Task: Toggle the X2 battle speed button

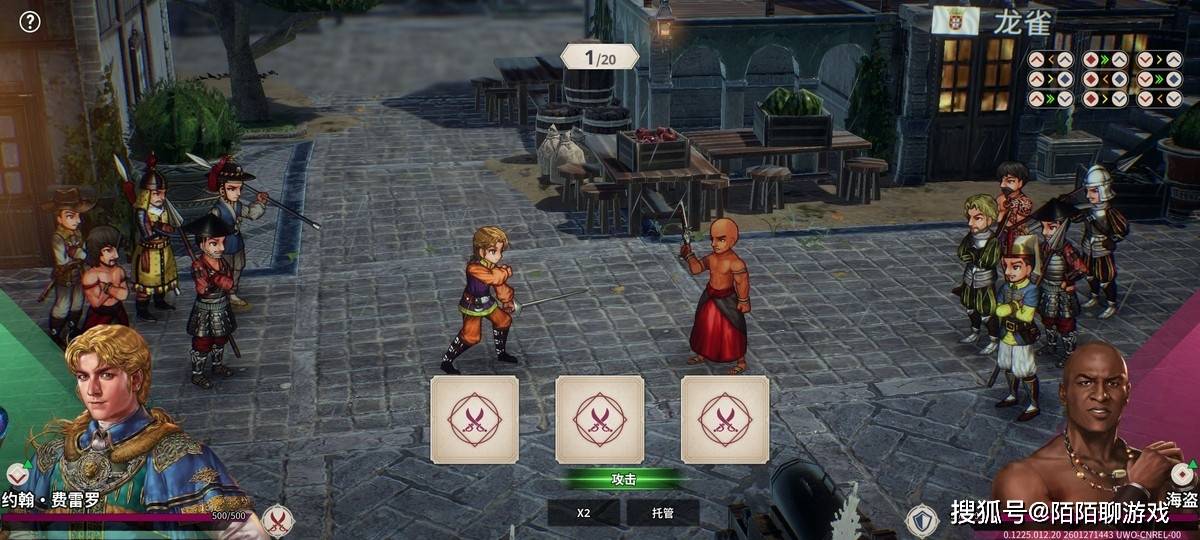Action: (583, 513)
